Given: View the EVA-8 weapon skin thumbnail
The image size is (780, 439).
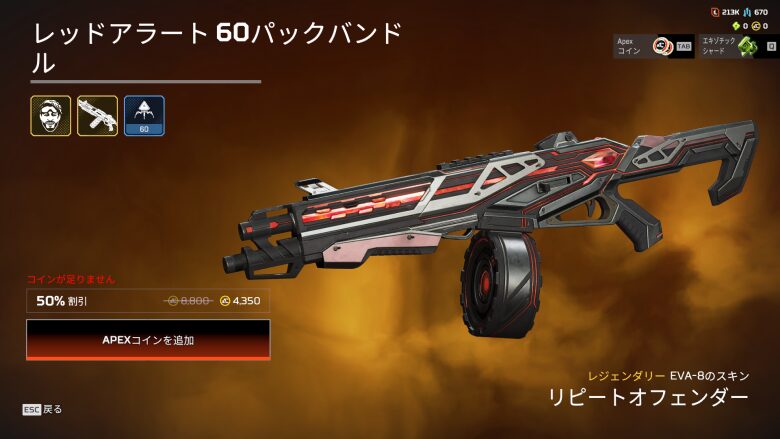Looking at the screenshot, I should (x=98, y=116).
